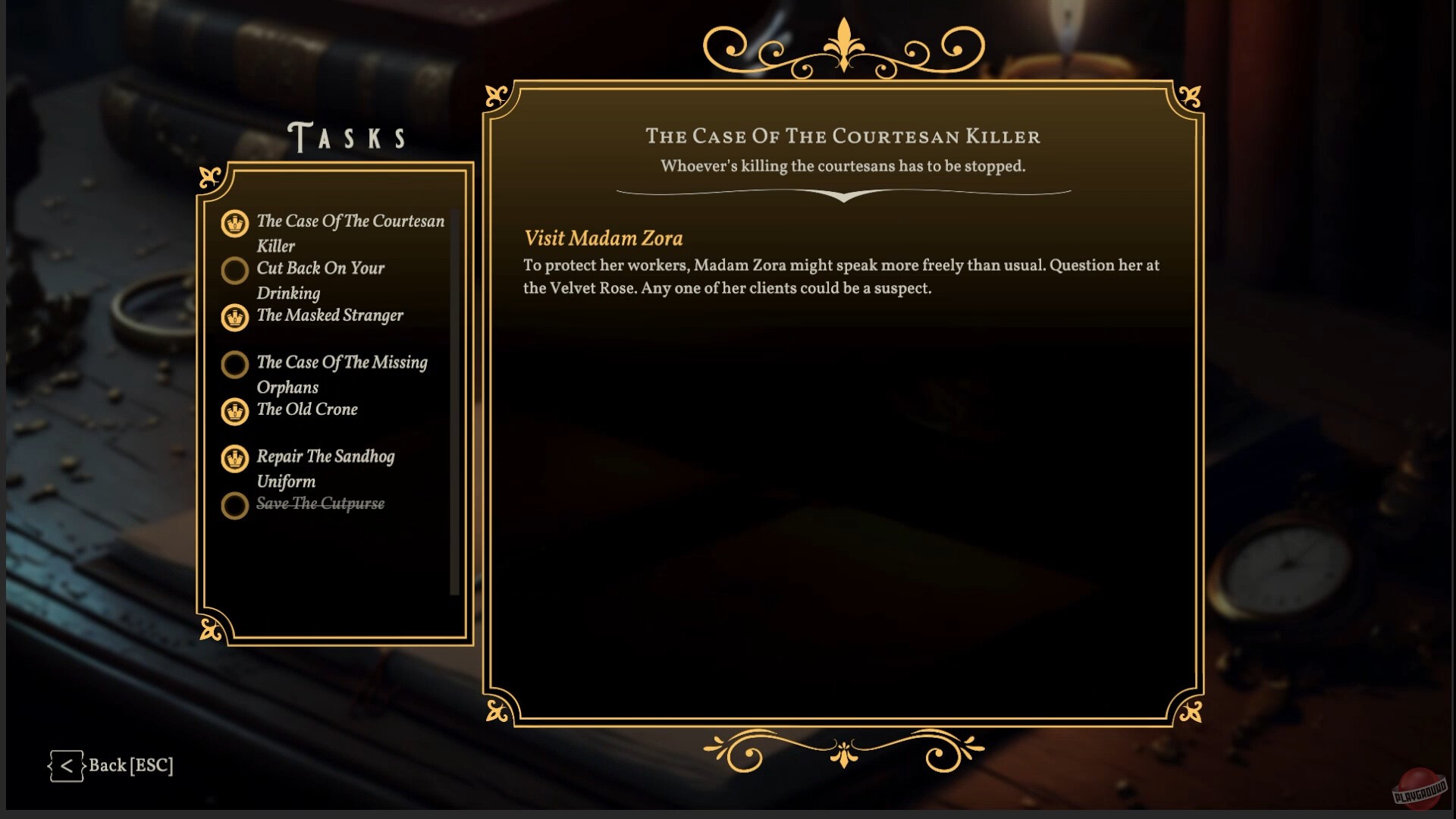Click the circle beside Save The Cutpurse
This screenshot has height=819, width=1456.
(235, 506)
